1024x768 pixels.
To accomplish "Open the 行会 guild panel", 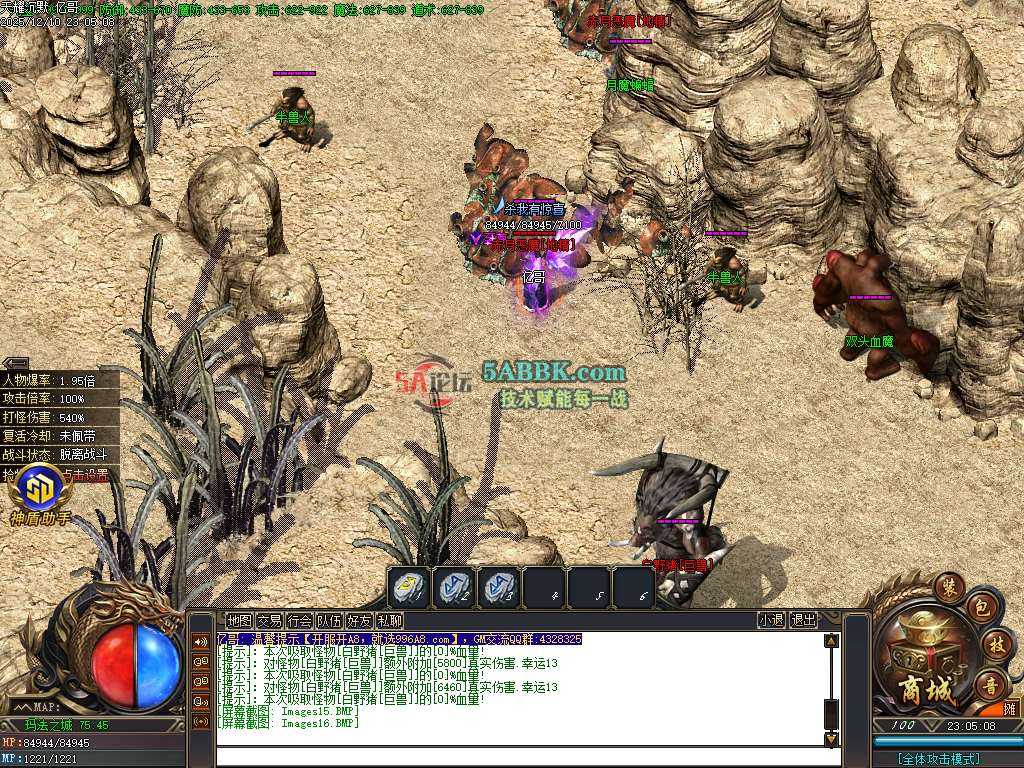I will [299, 620].
